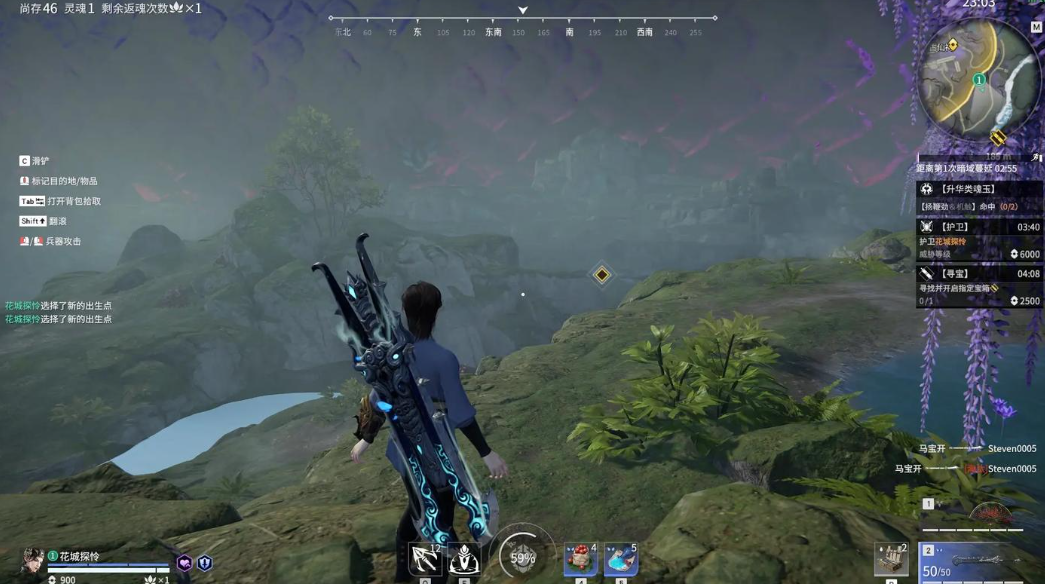Click the purple soul jade buff icon
The width and height of the screenshot is (1045, 584).
185,564
